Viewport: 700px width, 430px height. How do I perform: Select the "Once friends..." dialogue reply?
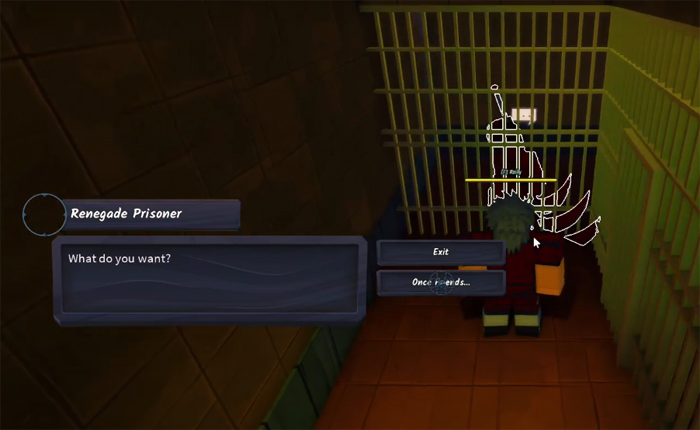pos(440,282)
